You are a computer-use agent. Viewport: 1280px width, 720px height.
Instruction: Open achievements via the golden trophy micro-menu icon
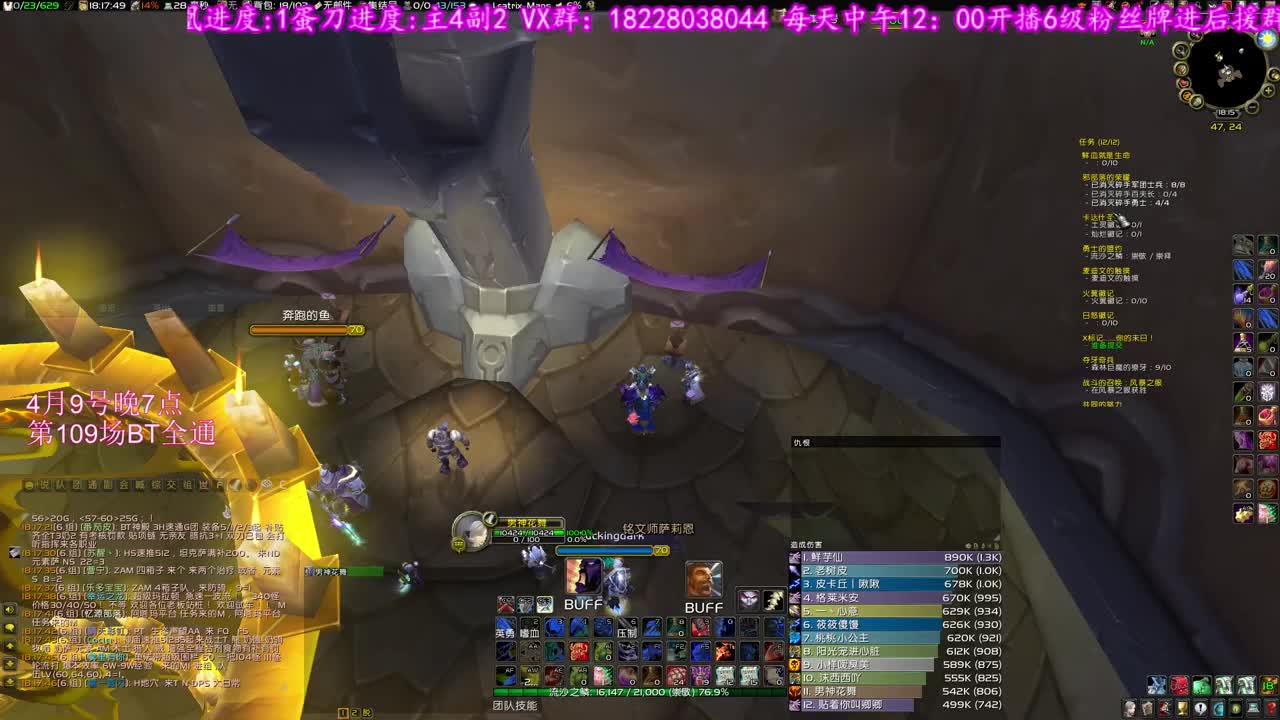pos(1182,707)
